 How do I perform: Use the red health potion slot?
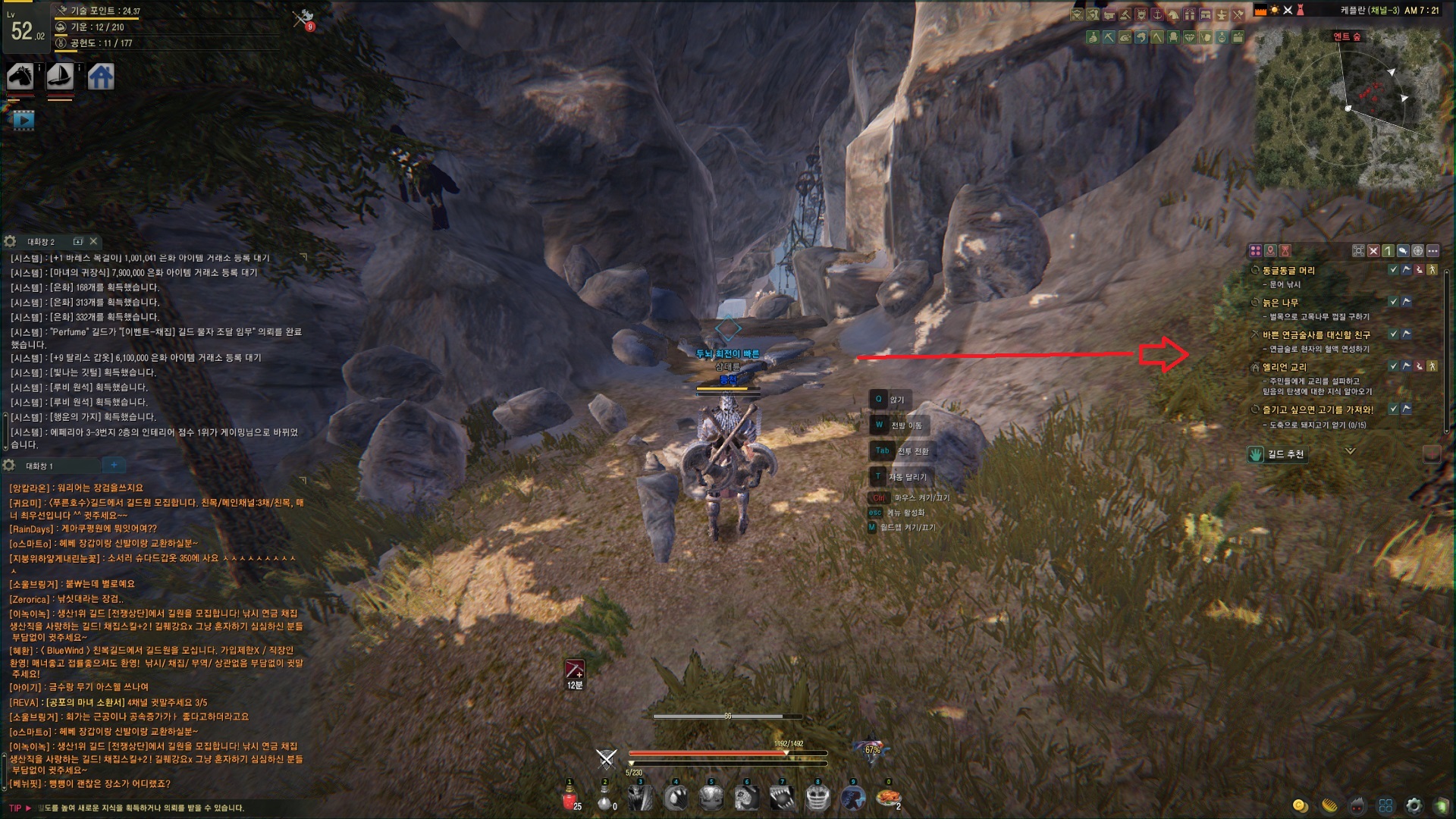(570, 799)
